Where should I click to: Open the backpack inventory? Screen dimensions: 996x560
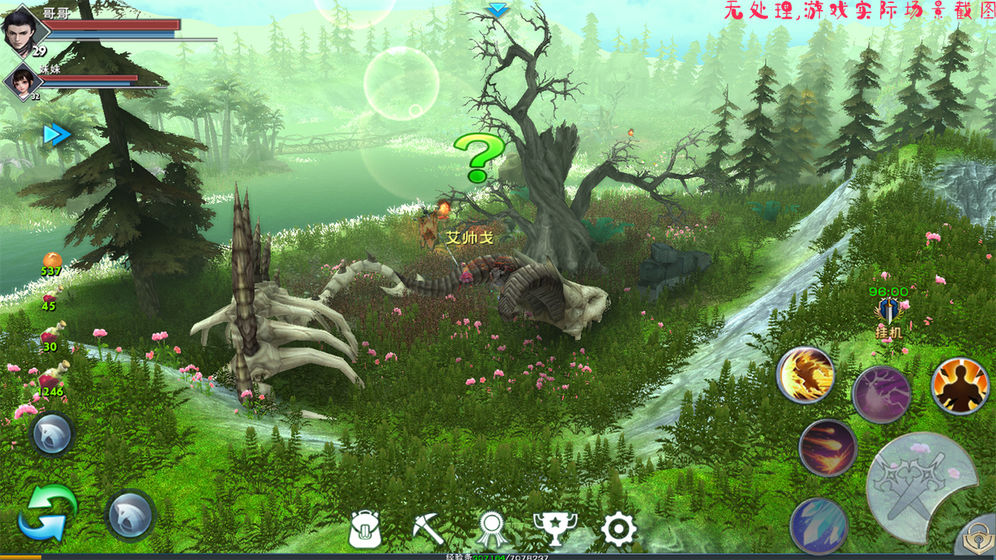(x=366, y=529)
